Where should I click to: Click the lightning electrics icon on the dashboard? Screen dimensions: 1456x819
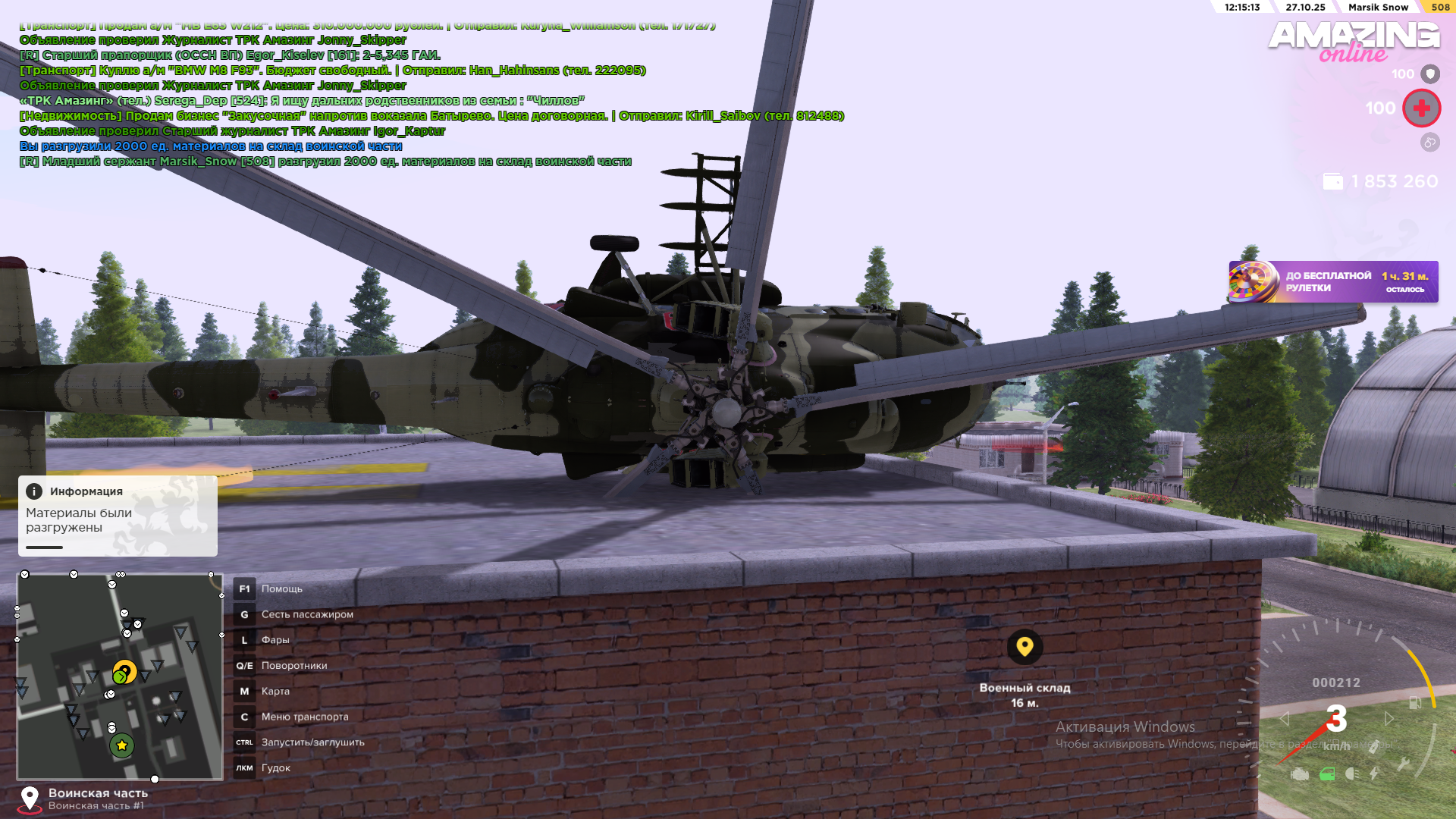click(x=1374, y=773)
